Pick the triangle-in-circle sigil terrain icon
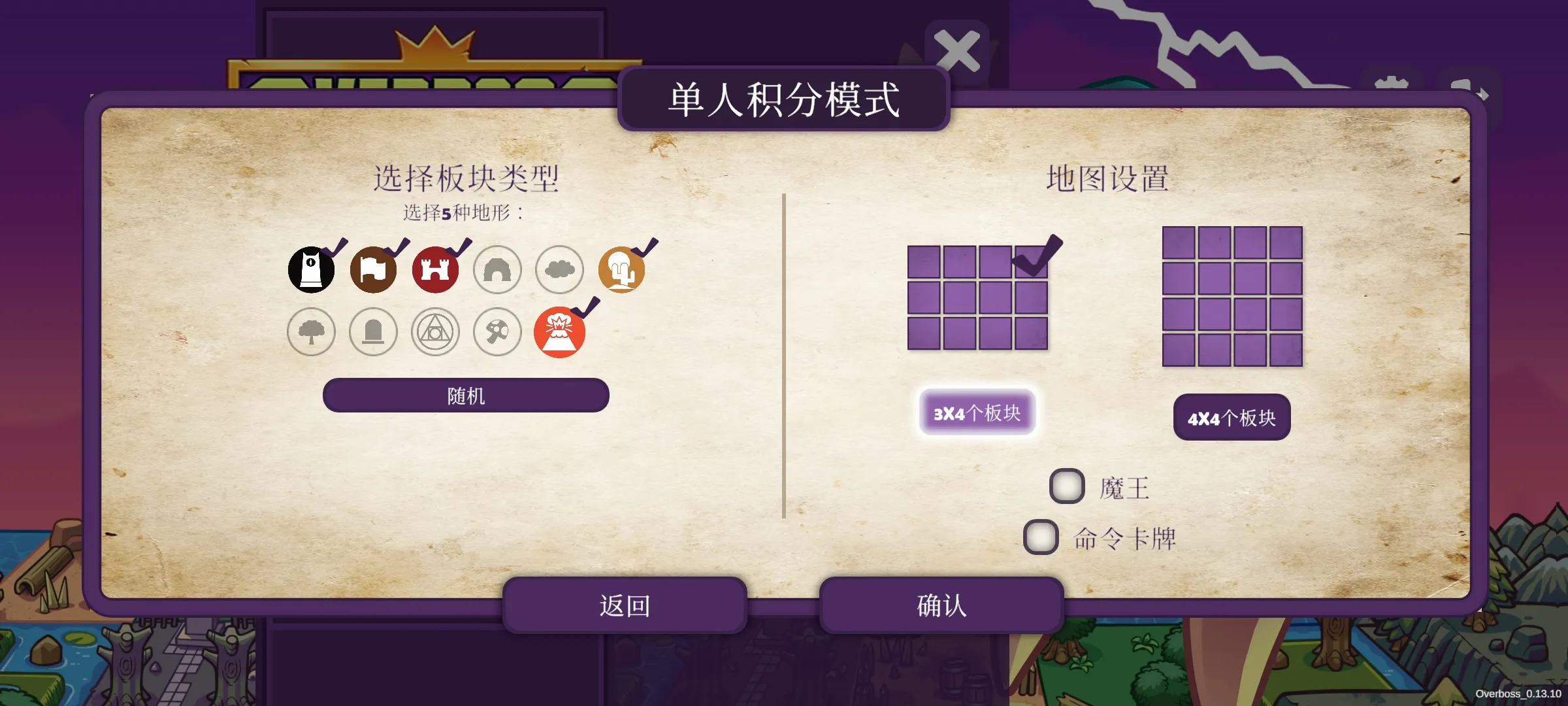1568x706 pixels. coord(435,332)
